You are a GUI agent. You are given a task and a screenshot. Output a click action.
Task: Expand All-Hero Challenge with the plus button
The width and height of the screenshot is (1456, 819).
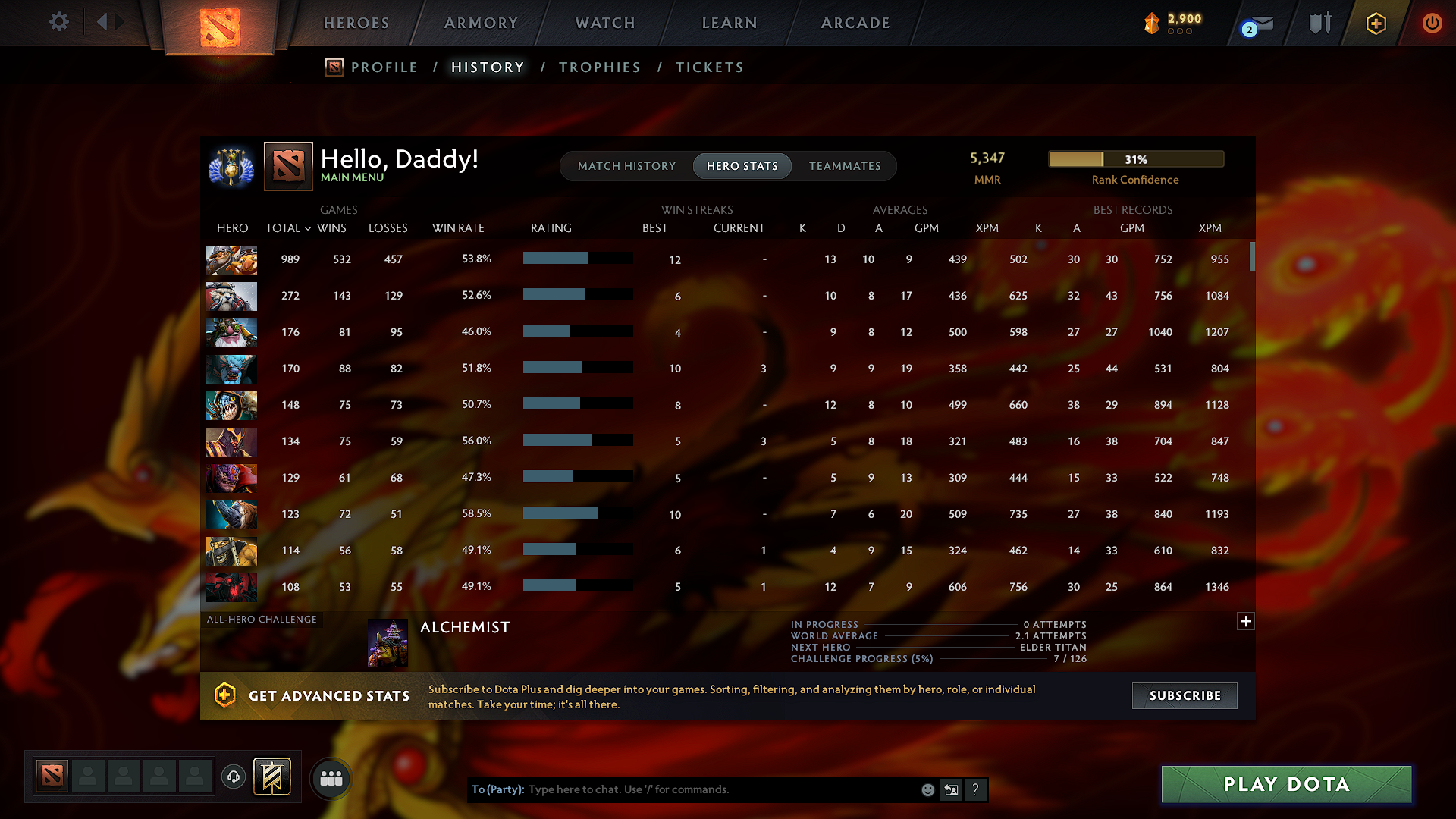(1246, 621)
